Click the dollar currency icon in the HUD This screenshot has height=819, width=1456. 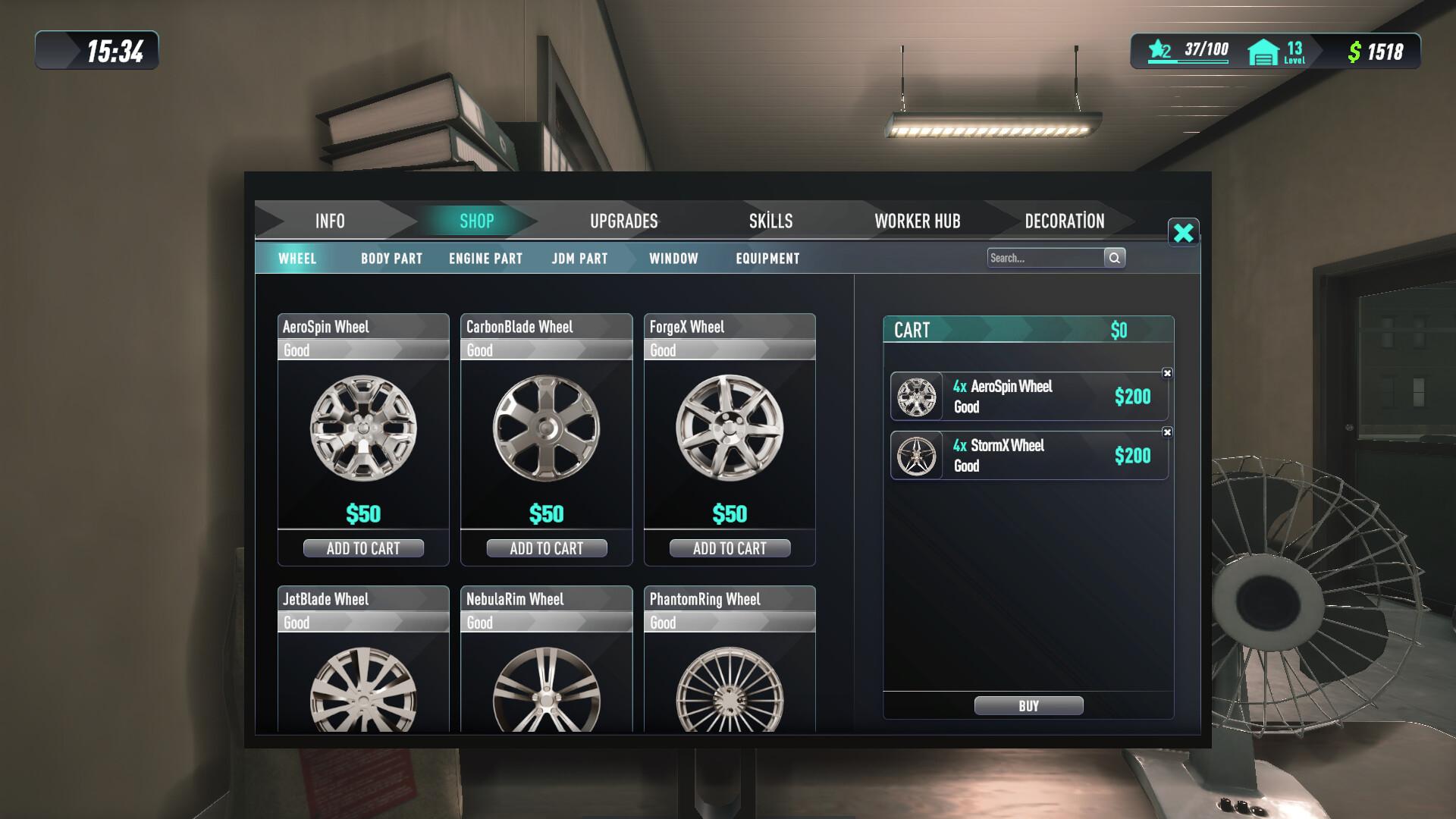(x=1354, y=52)
